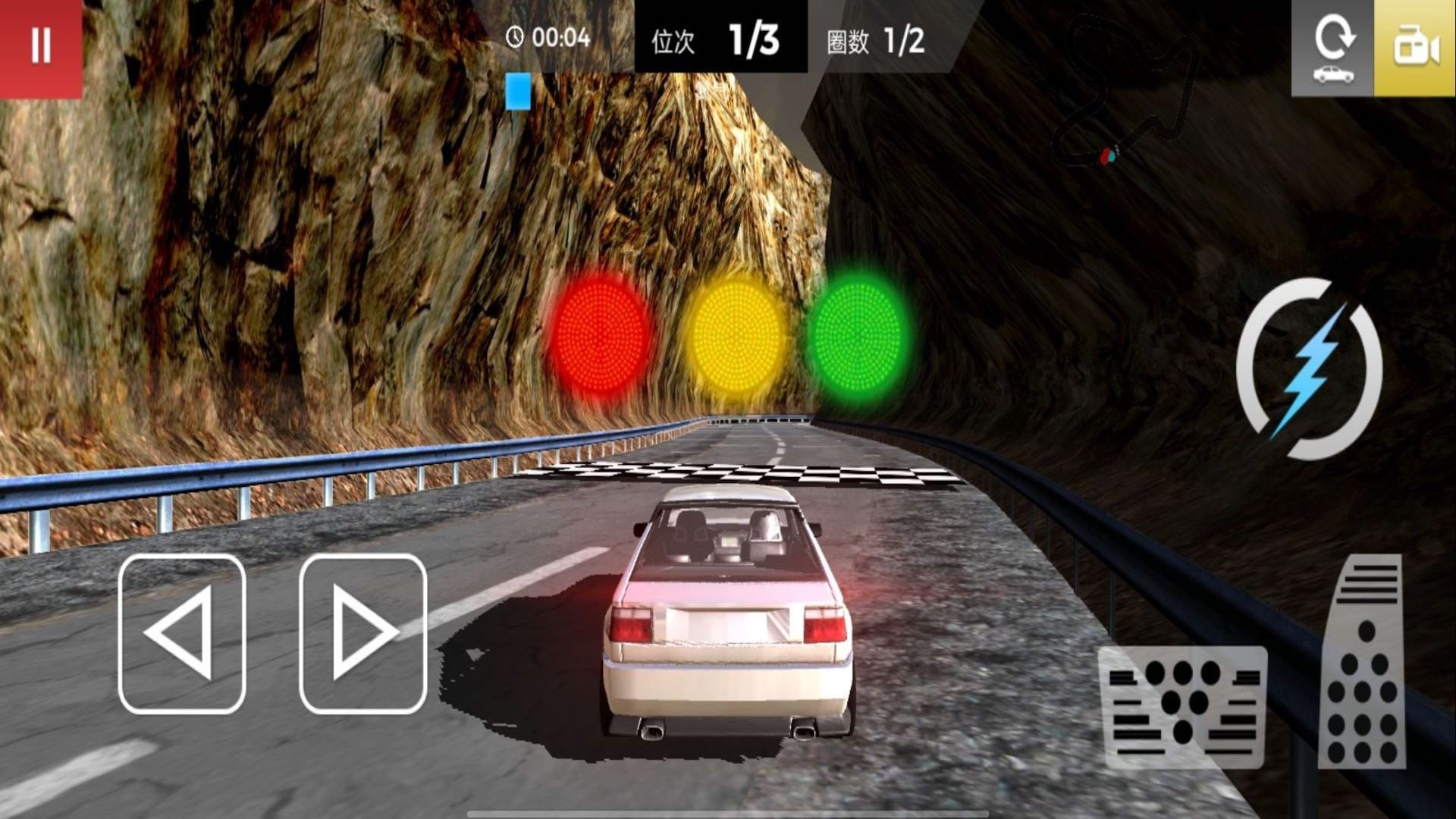Steer left with the left arrow

[x=182, y=634]
